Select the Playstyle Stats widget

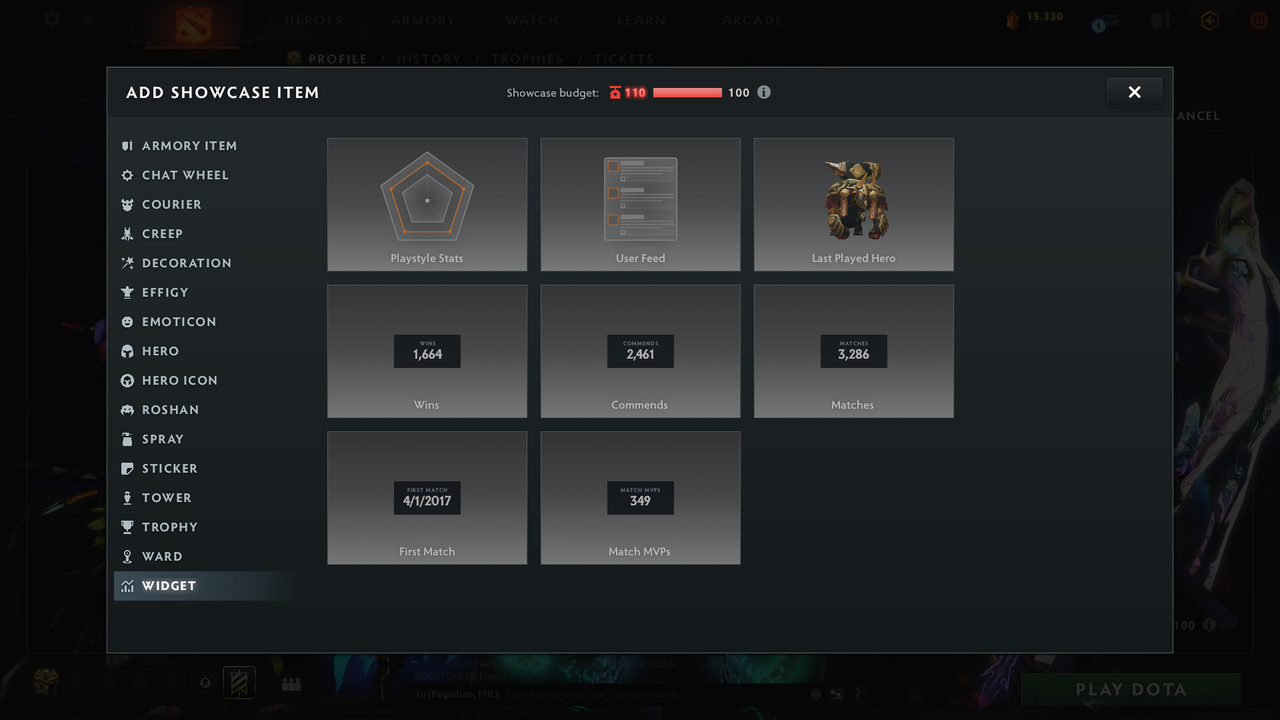(x=427, y=204)
